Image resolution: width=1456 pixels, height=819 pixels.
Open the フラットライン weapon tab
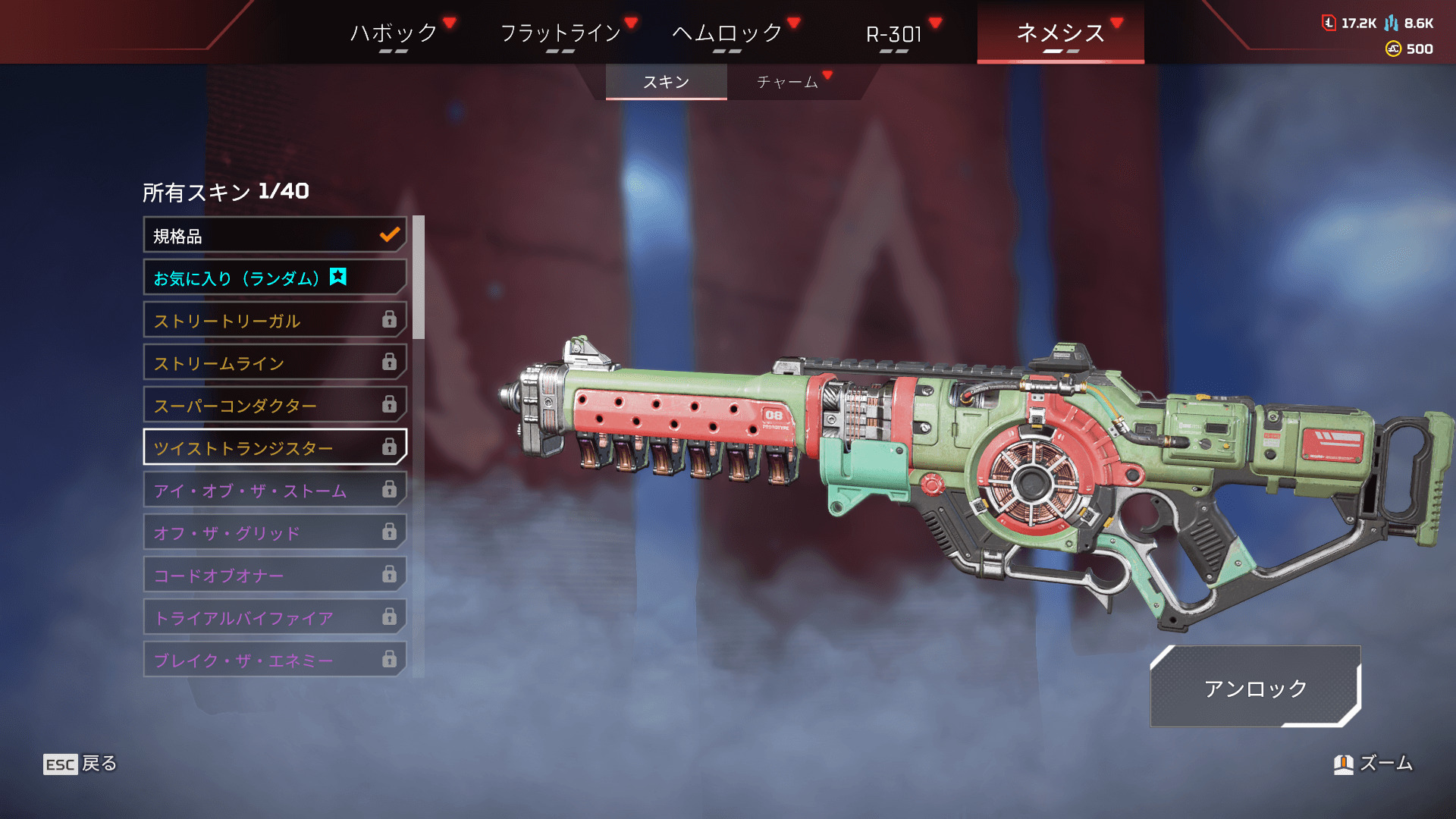tap(560, 33)
